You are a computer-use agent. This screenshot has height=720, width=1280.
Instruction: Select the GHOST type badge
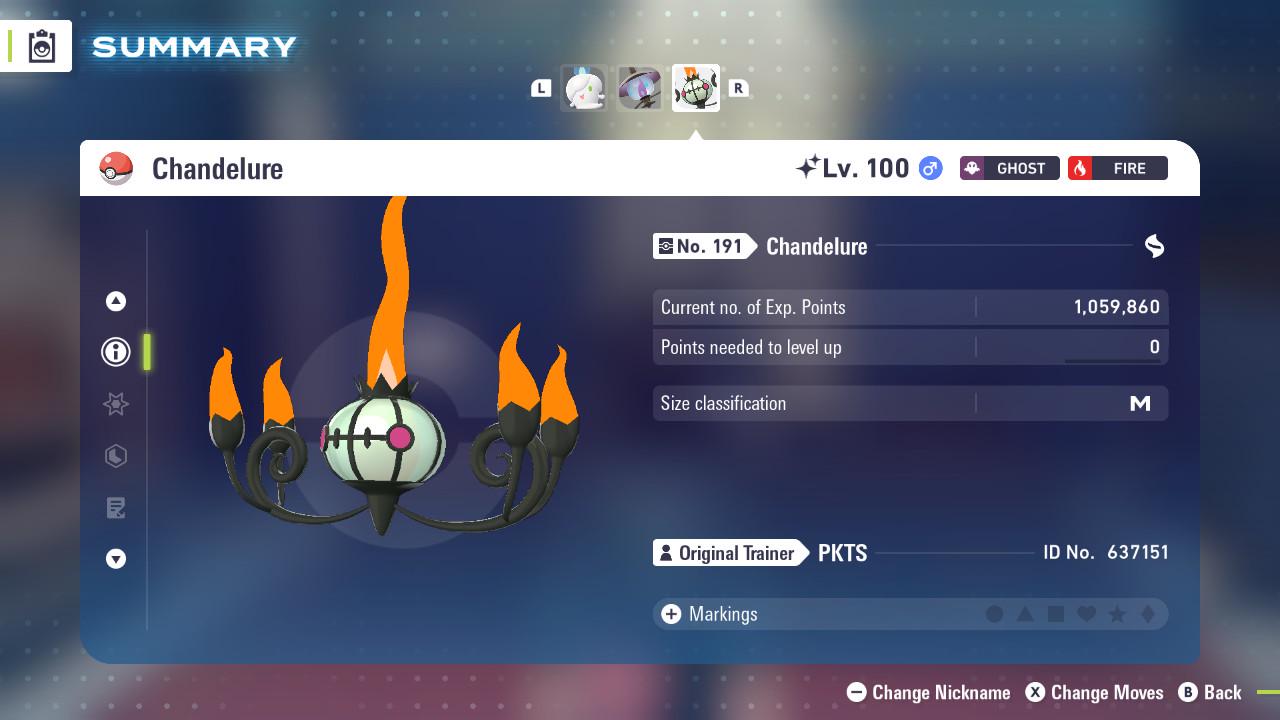[x=1008, y=168]
